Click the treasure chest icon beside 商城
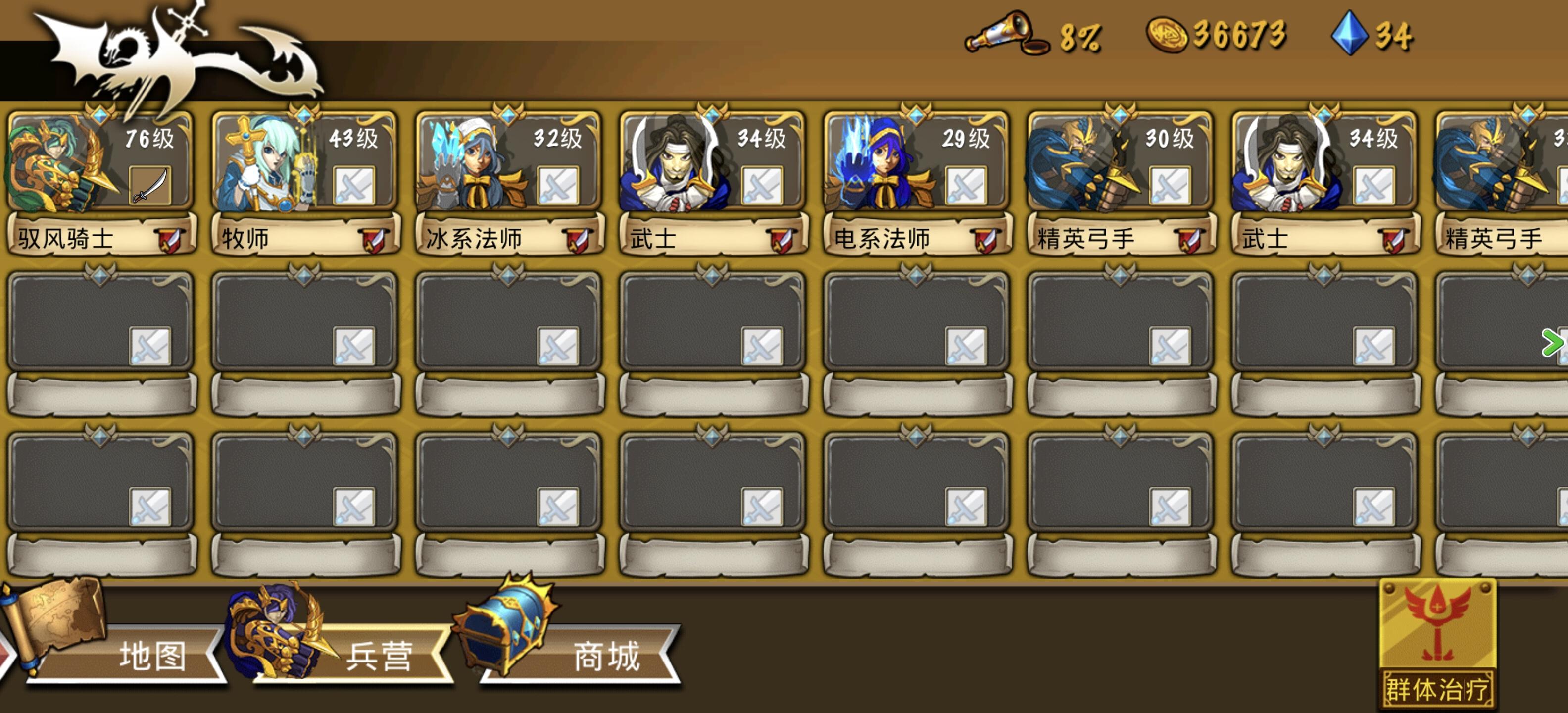Viewport: 1568px width, 713px height. 514,633
